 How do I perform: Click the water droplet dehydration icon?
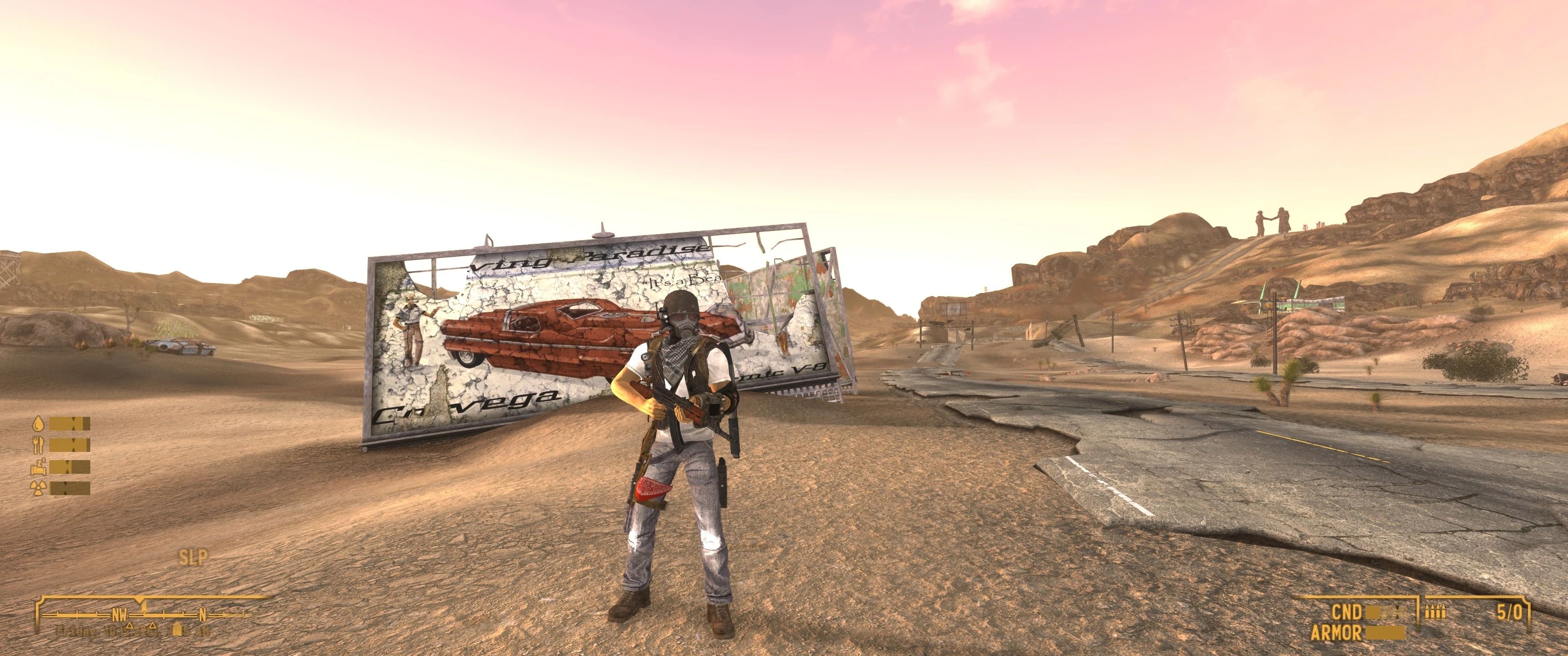coord(38,424)
